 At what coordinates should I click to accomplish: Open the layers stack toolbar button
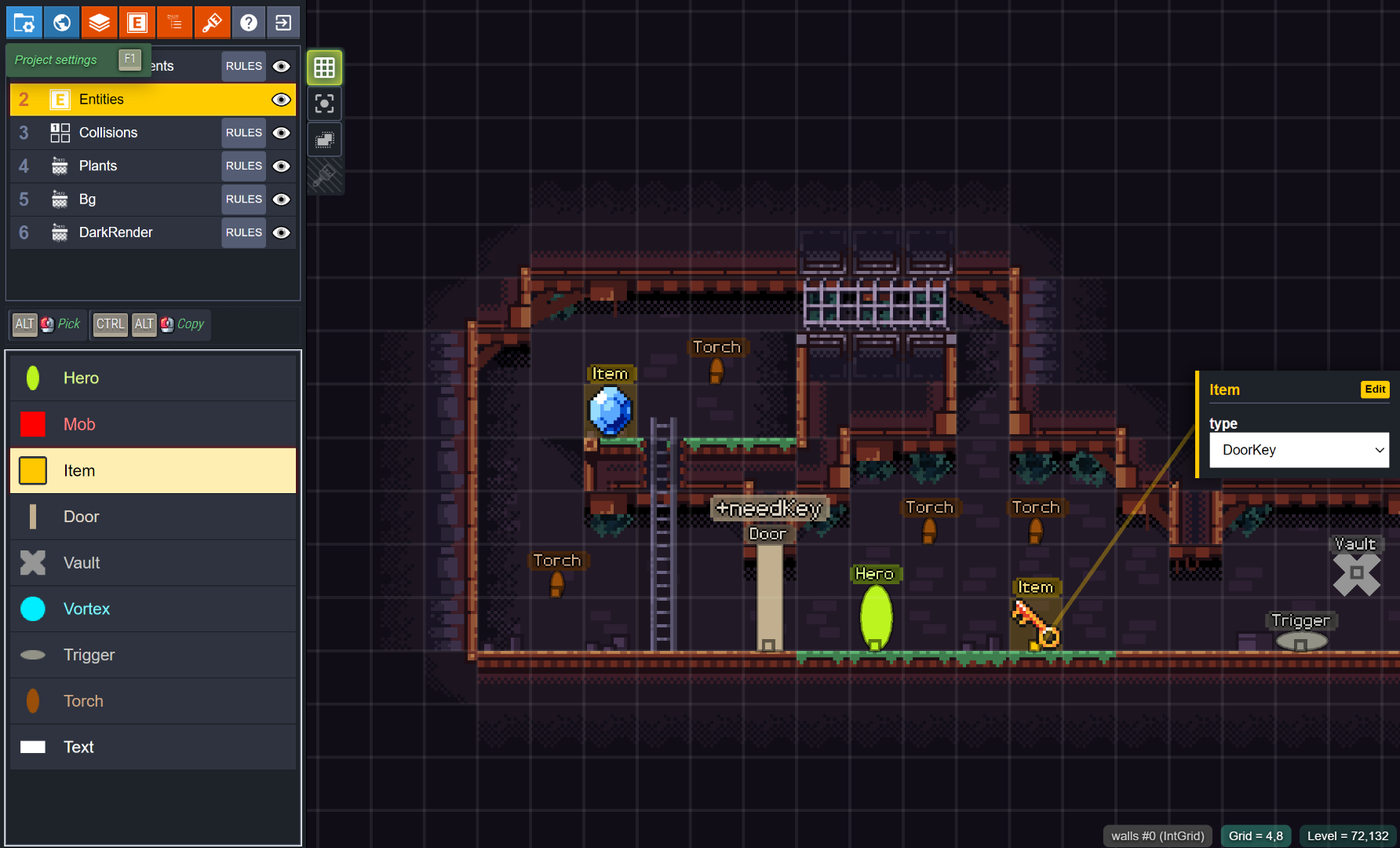(99, 23)
